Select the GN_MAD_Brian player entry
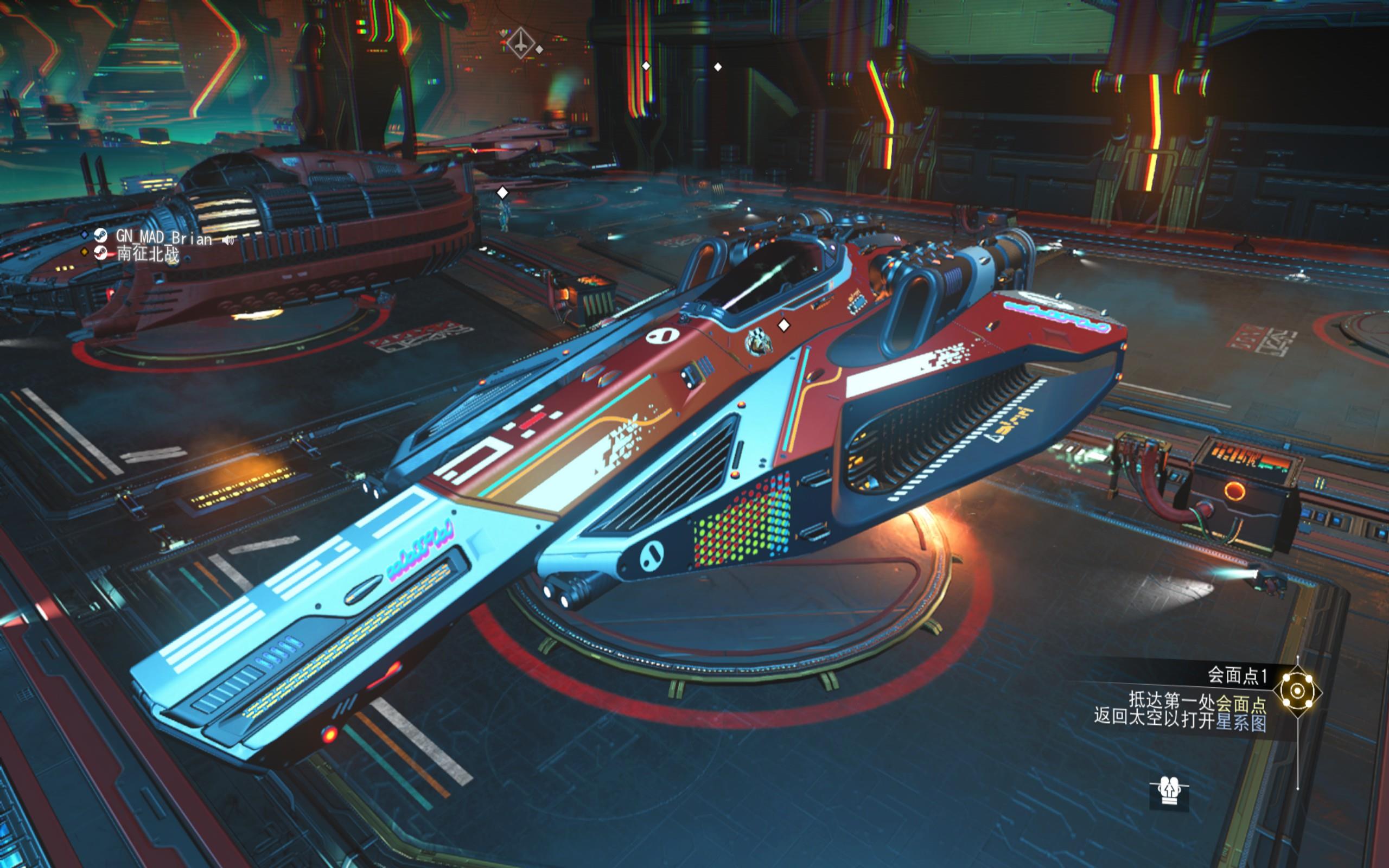The image size is (1389, 868). pyautogui.click(x=163, y=237)
